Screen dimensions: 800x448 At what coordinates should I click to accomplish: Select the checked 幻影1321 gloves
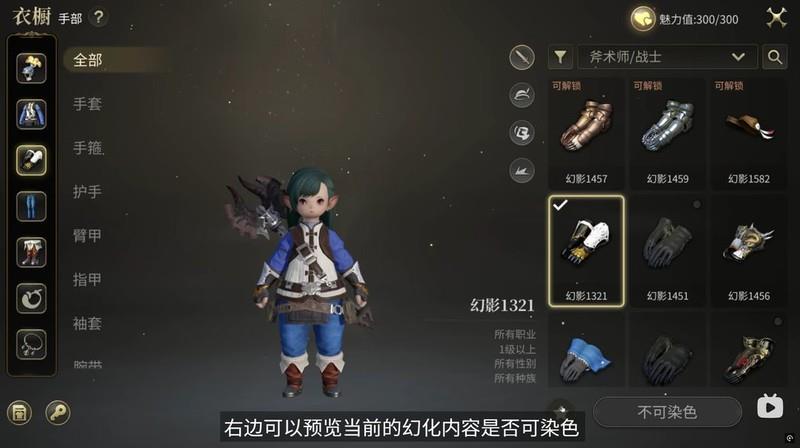pyautogui.click(x=585, y=250)
